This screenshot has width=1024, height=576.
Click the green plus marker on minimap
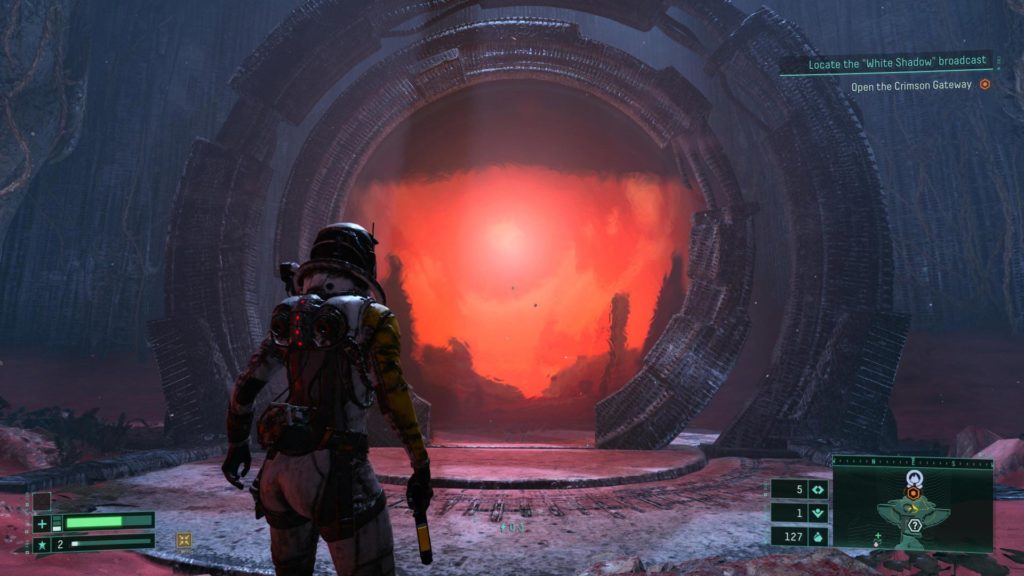click(x=877, y=537)
